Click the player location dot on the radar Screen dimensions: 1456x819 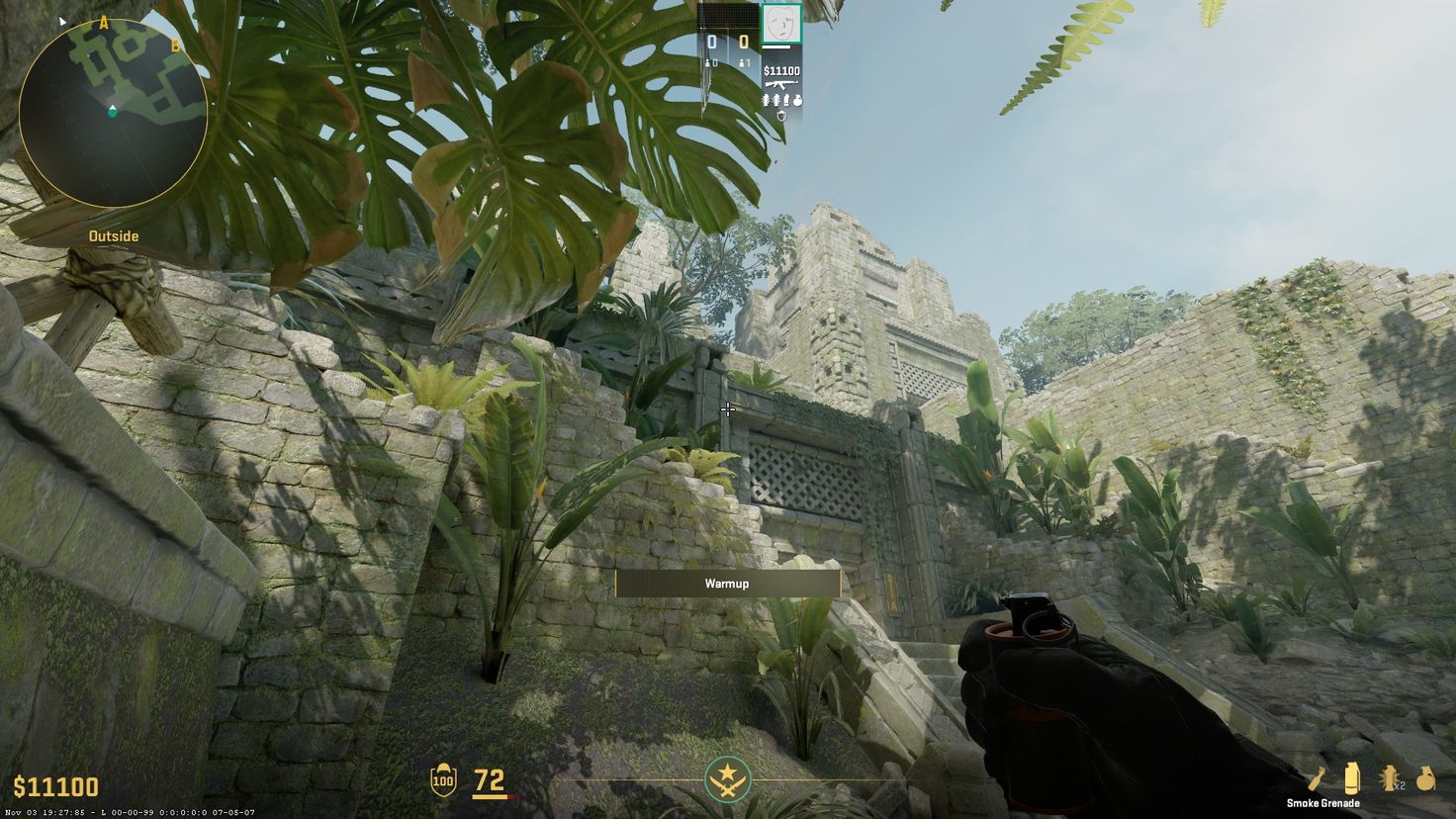pos(112,115)
